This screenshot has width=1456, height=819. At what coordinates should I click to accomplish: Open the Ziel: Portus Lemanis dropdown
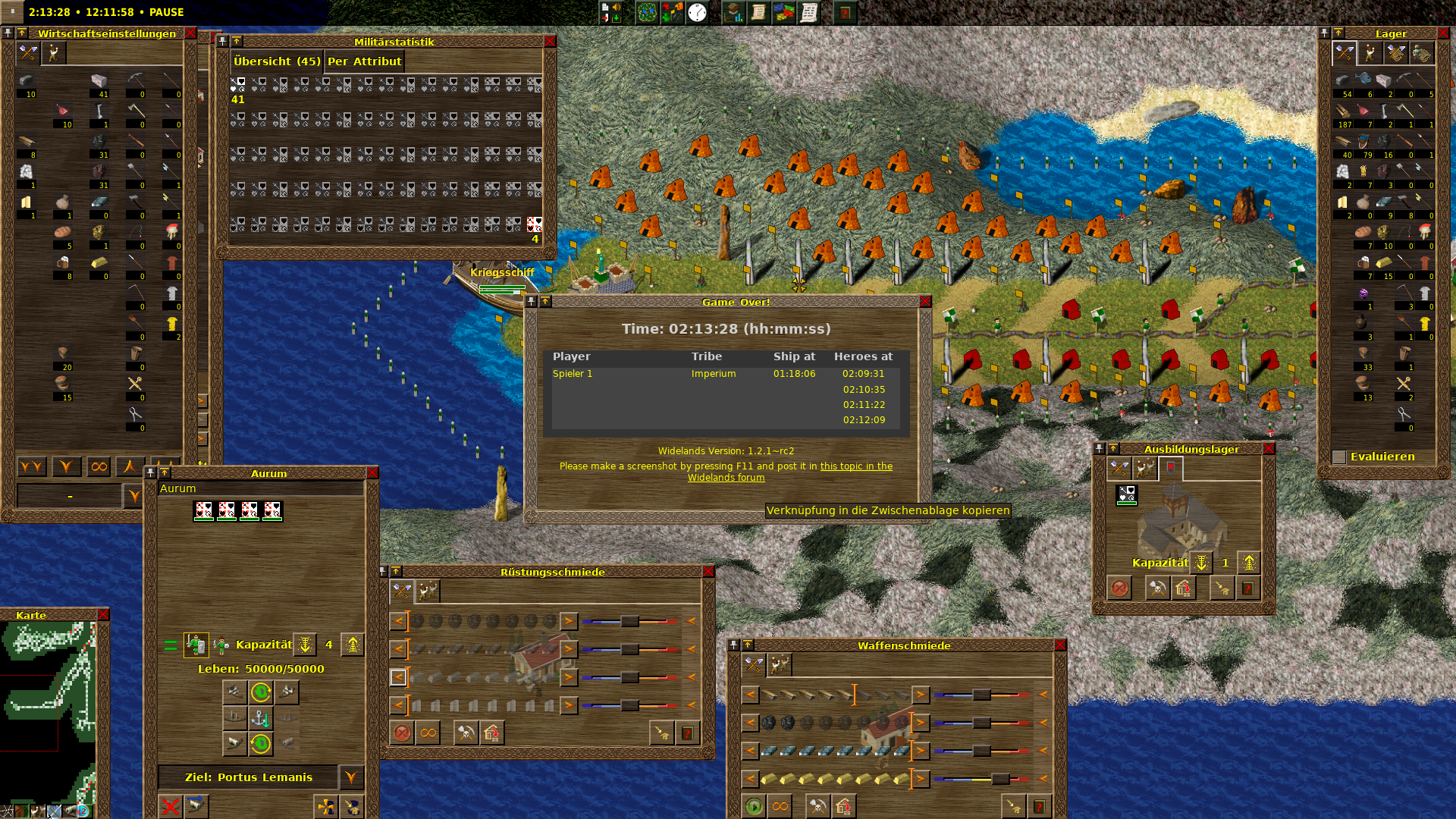click(350, 777)
